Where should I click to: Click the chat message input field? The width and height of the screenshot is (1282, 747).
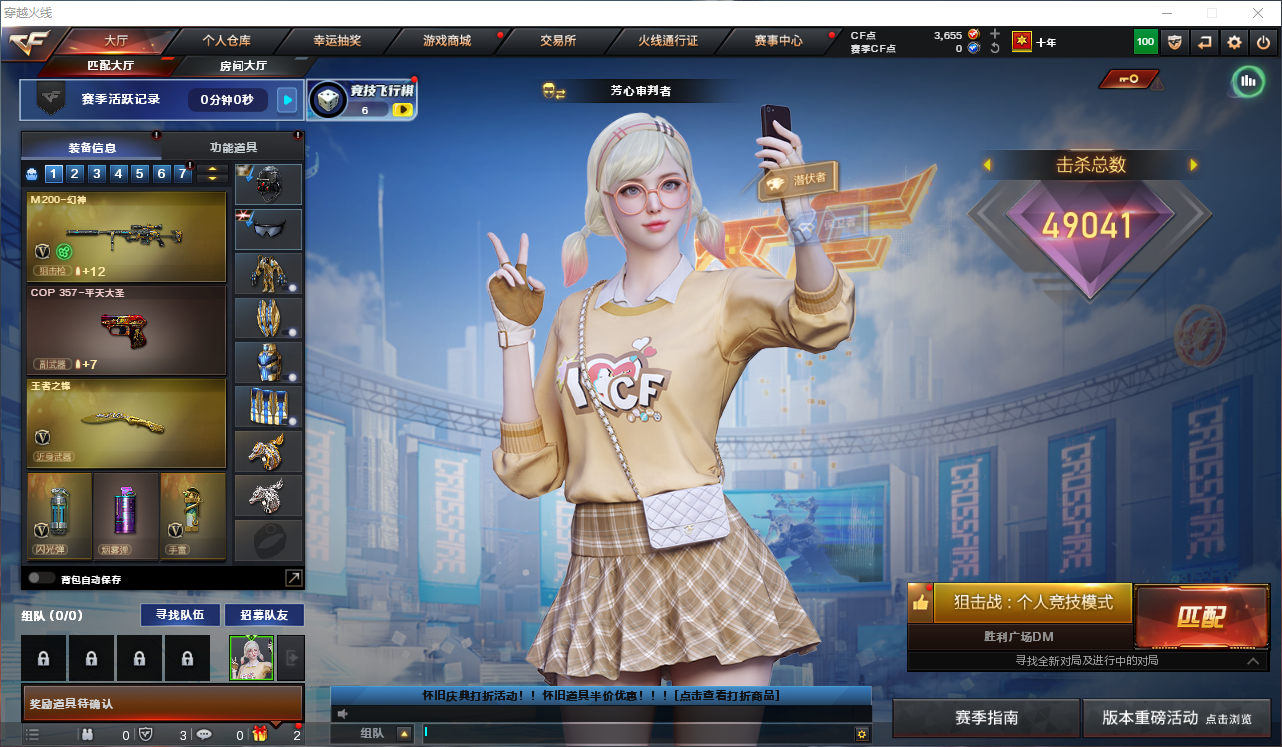(620, 732)
